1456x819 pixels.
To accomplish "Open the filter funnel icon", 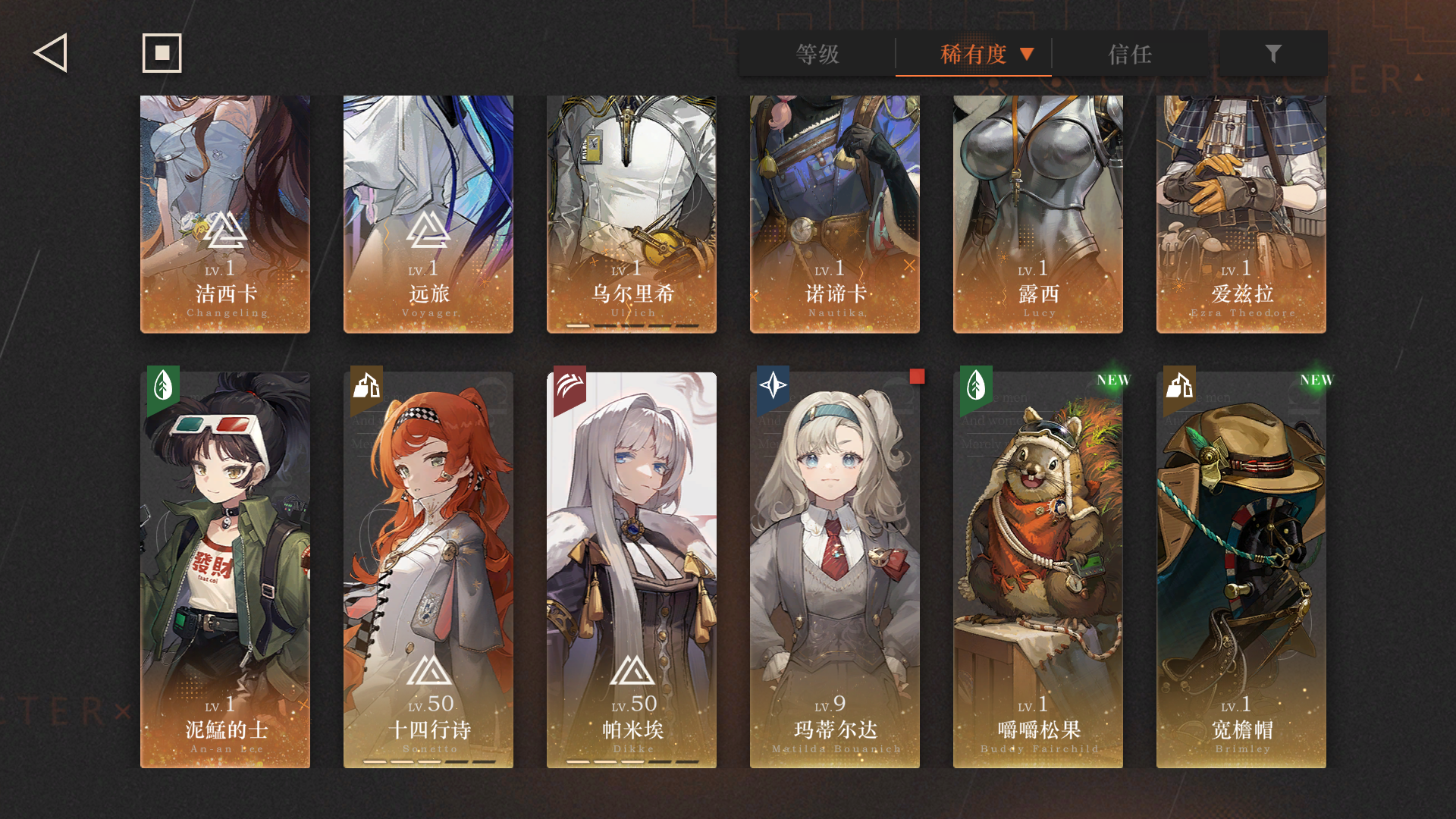I will 1272,53.
